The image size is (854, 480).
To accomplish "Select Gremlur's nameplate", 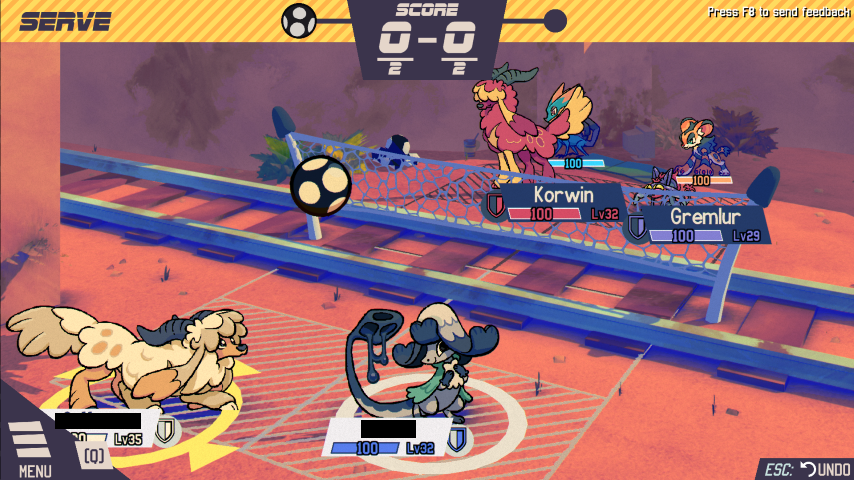I will tap(699, 225).
